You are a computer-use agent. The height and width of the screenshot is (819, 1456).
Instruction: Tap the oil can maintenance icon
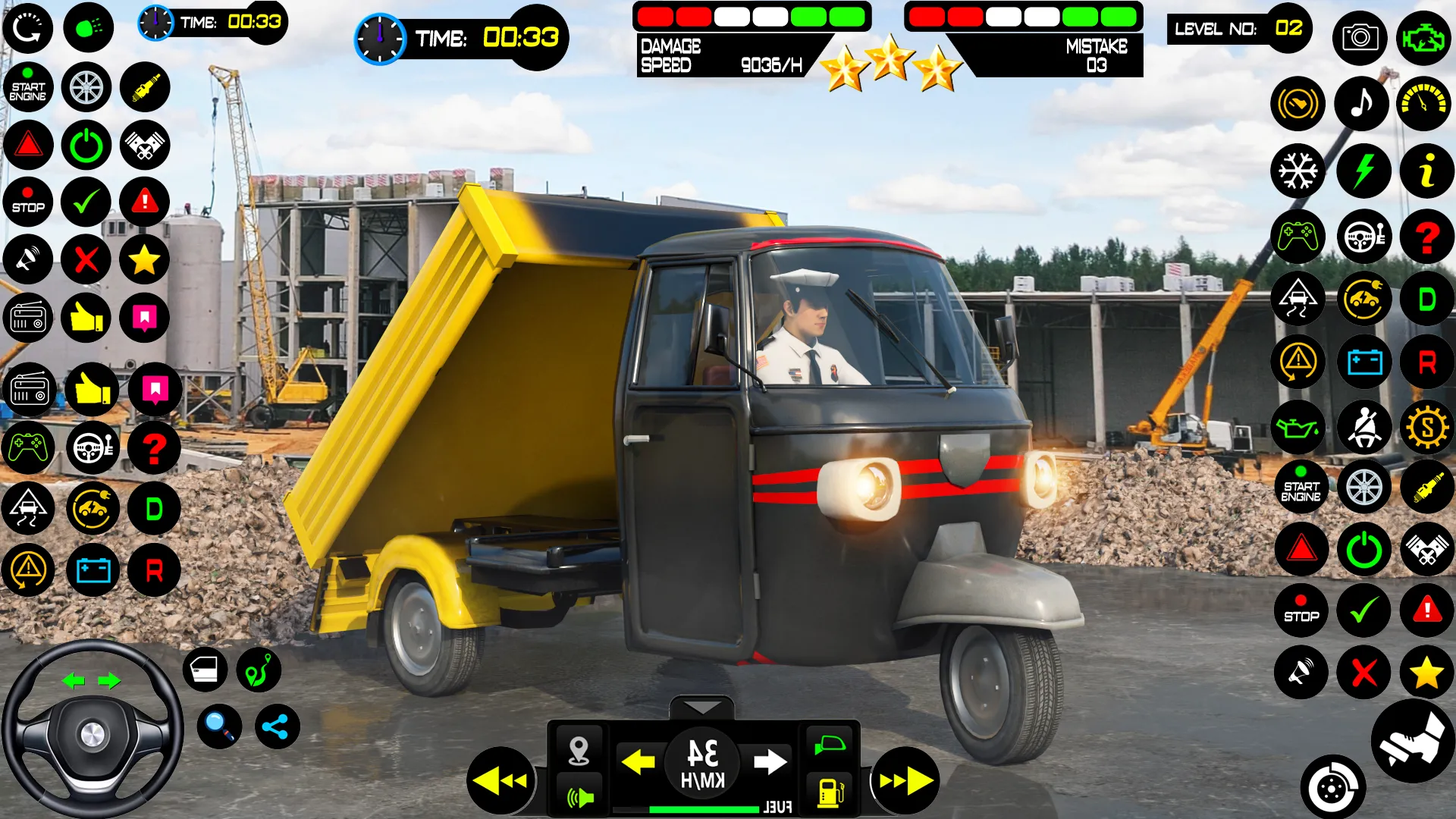click(1298, 427)
